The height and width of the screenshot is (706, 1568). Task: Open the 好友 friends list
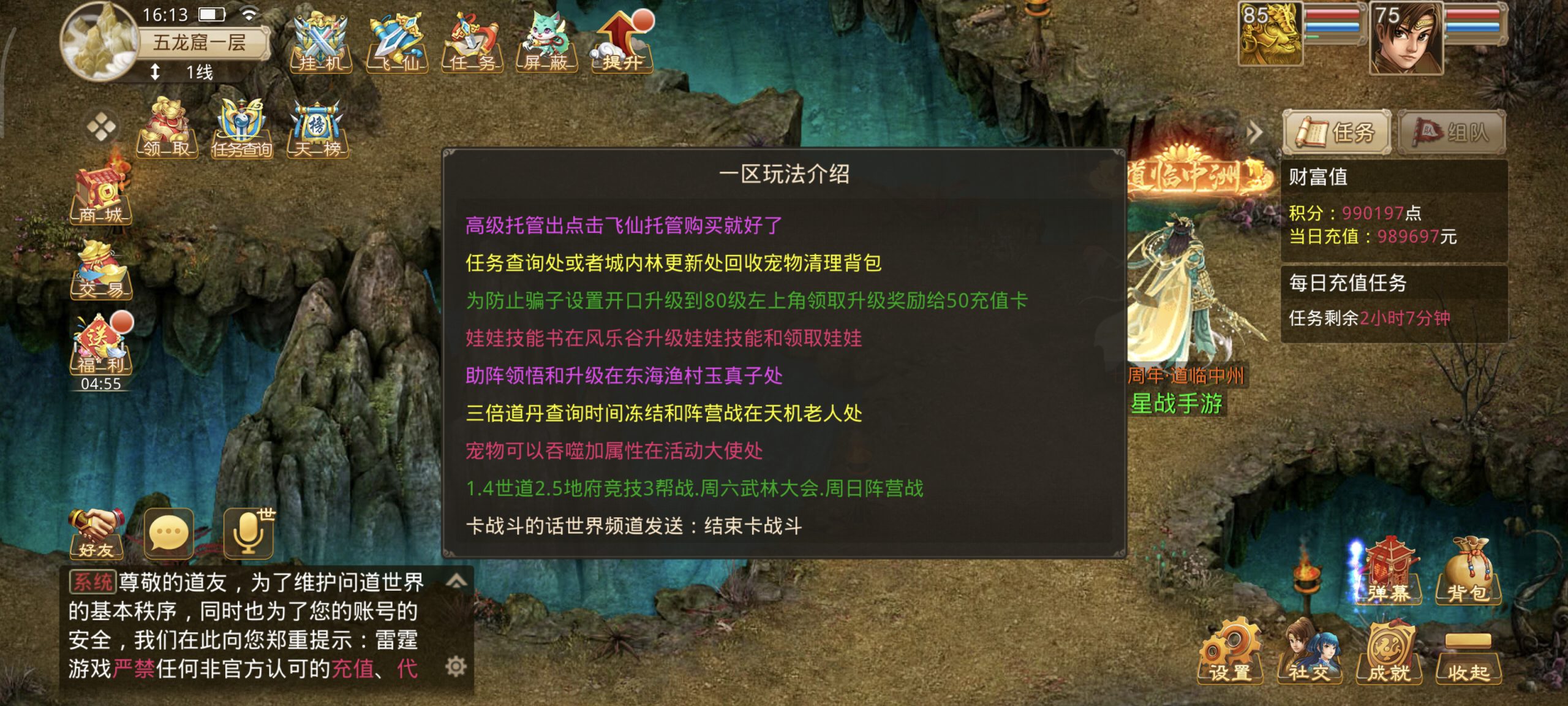pos(96,533)
